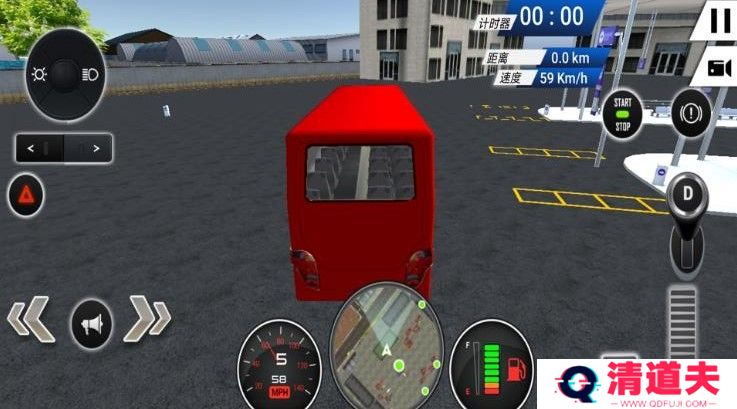This screenshot has height=409, width=737.
Task: Activate the left turn signal arrow
Action: (x=32, y=149)
